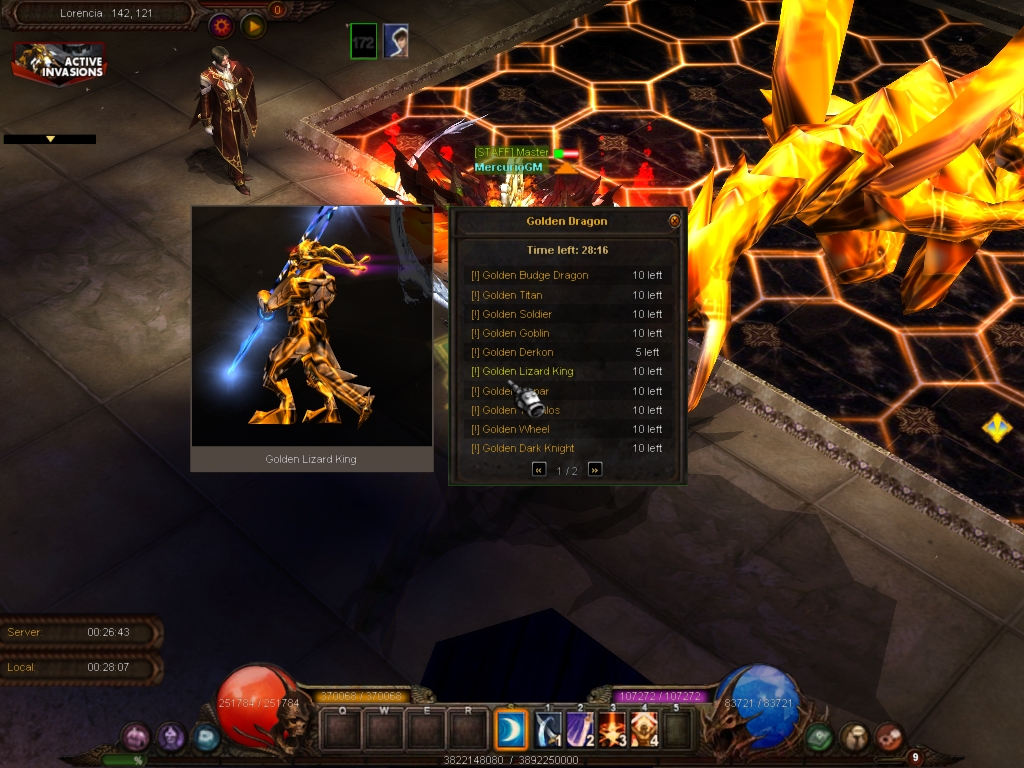The height and width of the screenshot is (768, 1024).
Task: Pick the Golden Goblin entry
Action: point(515,333)
